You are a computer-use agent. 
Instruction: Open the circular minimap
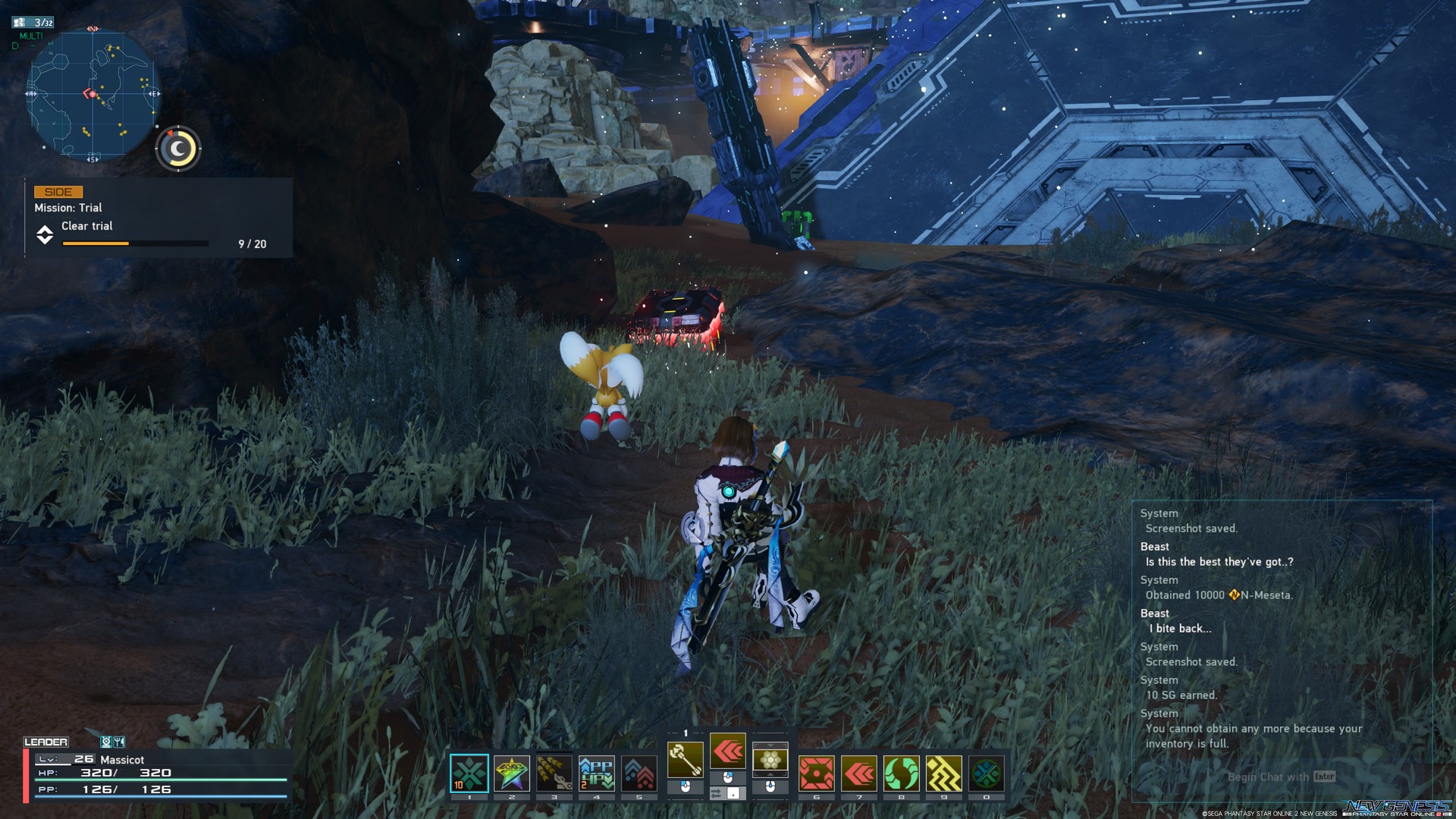(x=93, y=94)
